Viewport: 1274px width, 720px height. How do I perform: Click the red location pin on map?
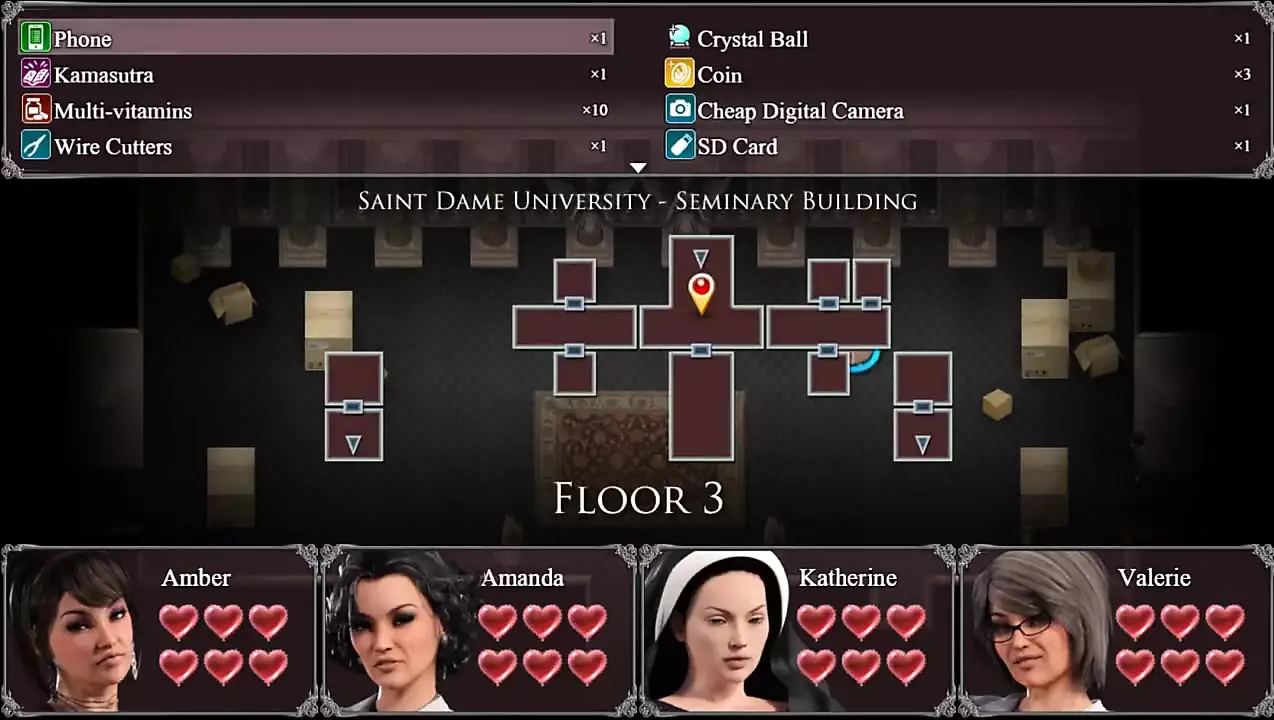[701, 291]
